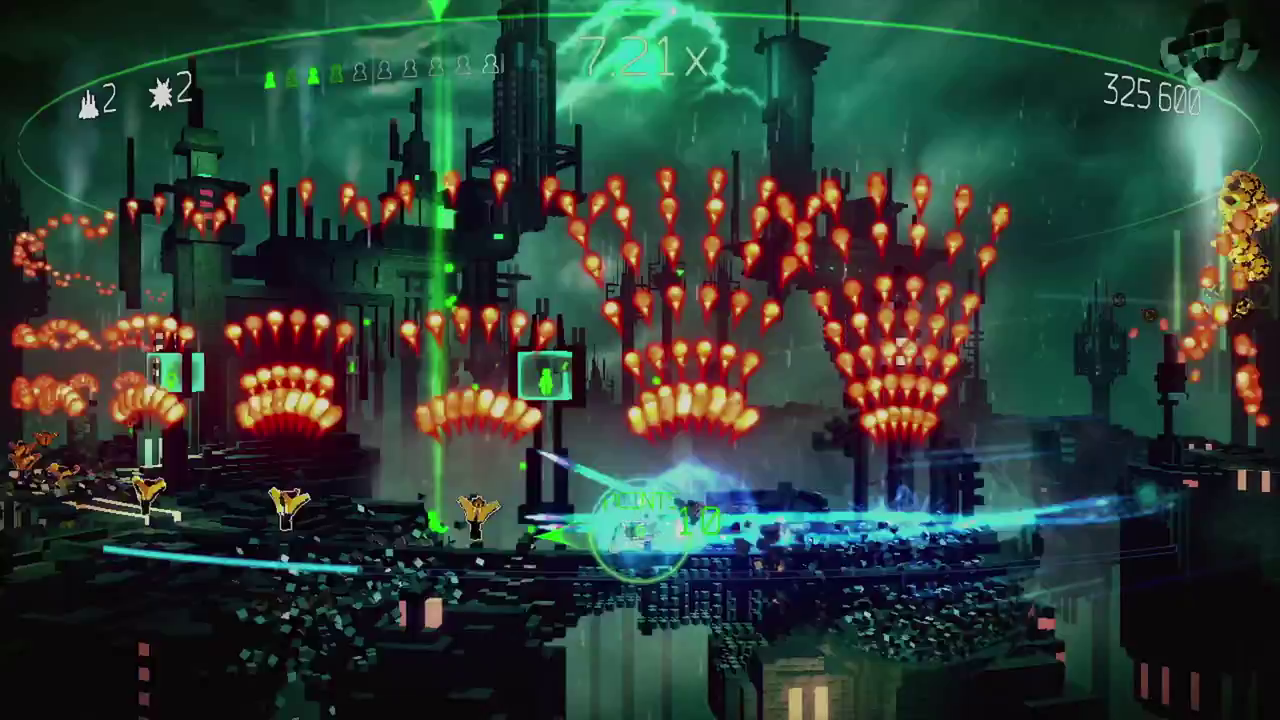Image resolution: width=1280 pixels, height=720 pixels.
Task: Toggle the downward green arrow marker at top center
Action: (x=437, y=10)
